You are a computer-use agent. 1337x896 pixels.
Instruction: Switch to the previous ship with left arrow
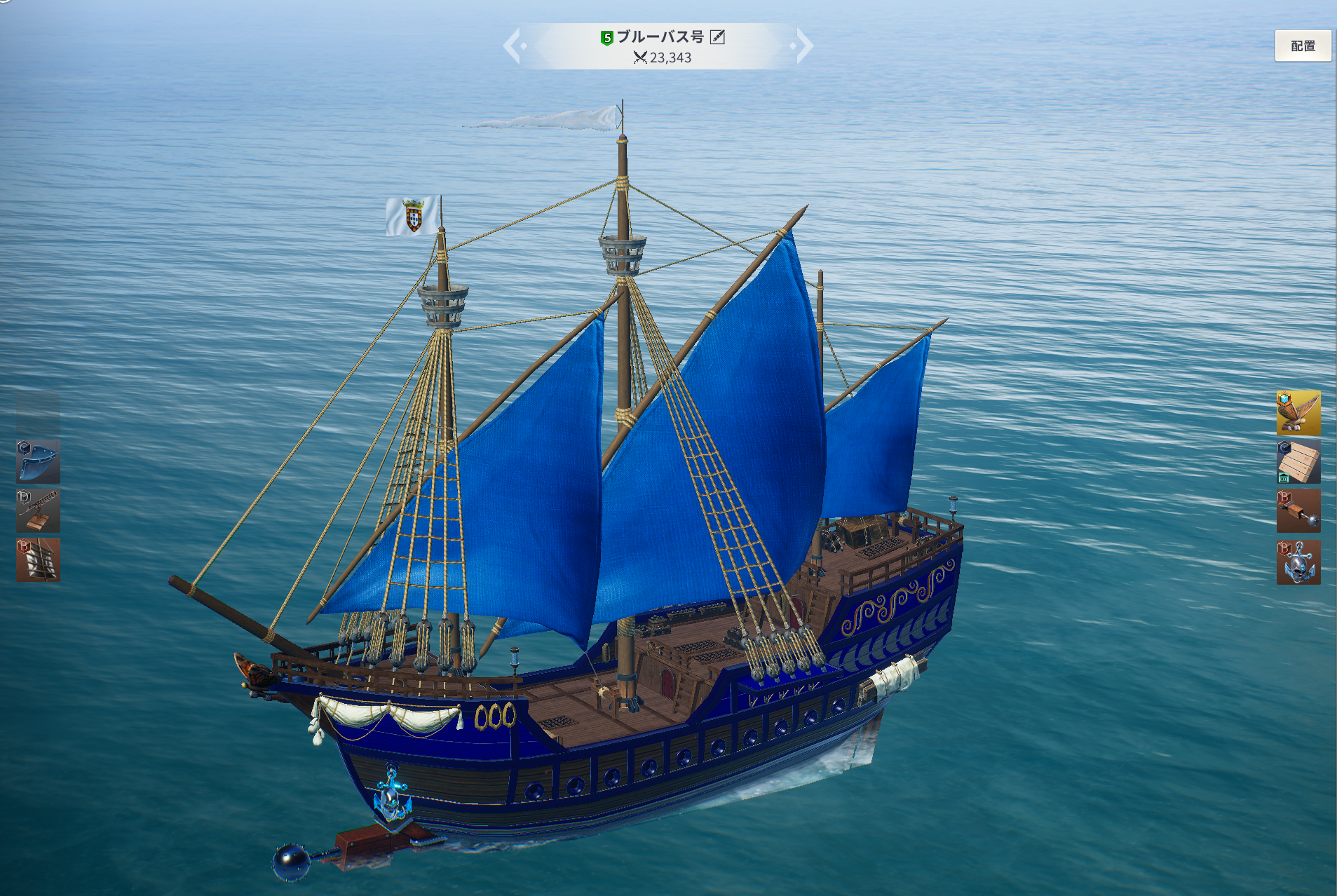click(x=513, y=46)
